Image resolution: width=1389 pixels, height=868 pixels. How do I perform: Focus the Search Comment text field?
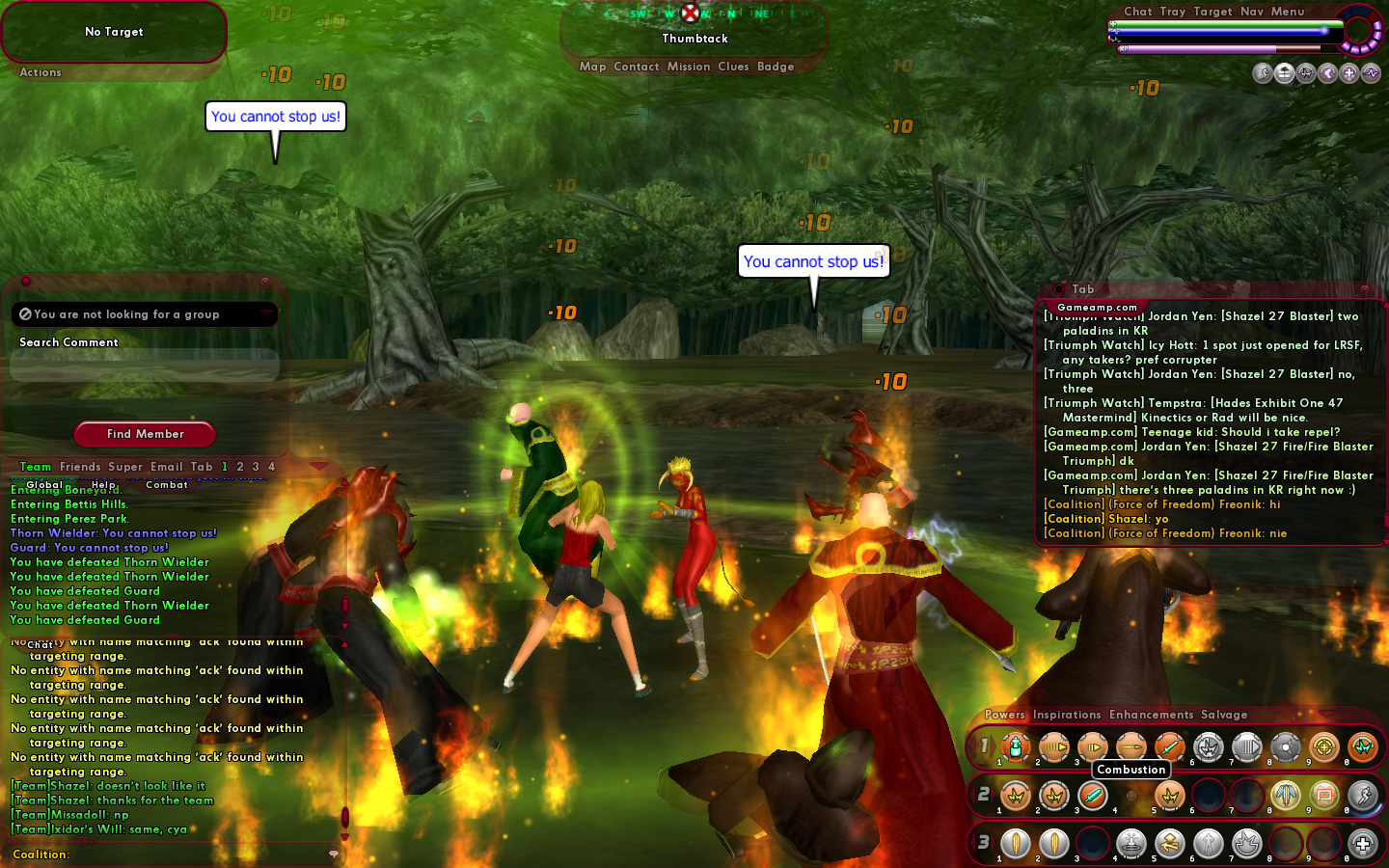(145, 365)
